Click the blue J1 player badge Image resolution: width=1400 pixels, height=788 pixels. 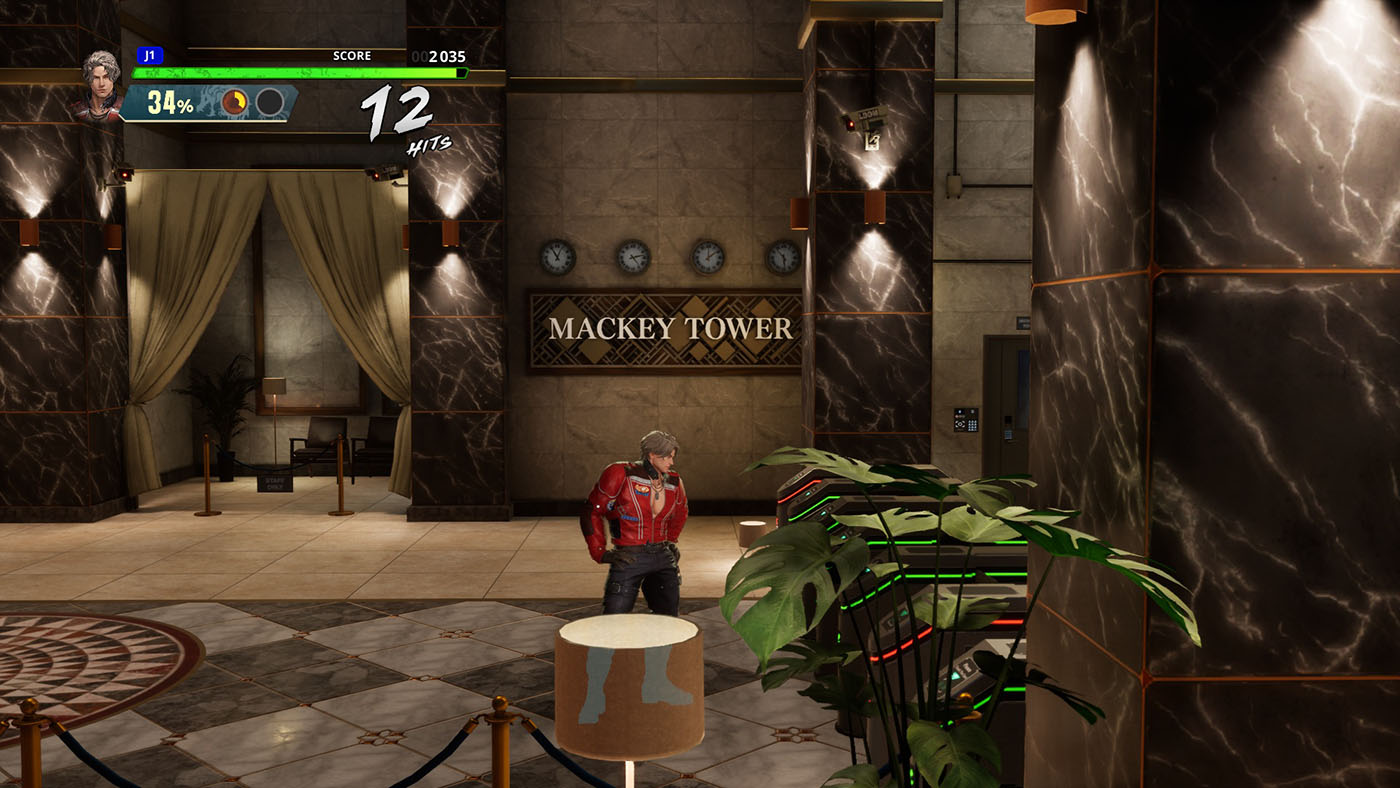coord(149,56)
